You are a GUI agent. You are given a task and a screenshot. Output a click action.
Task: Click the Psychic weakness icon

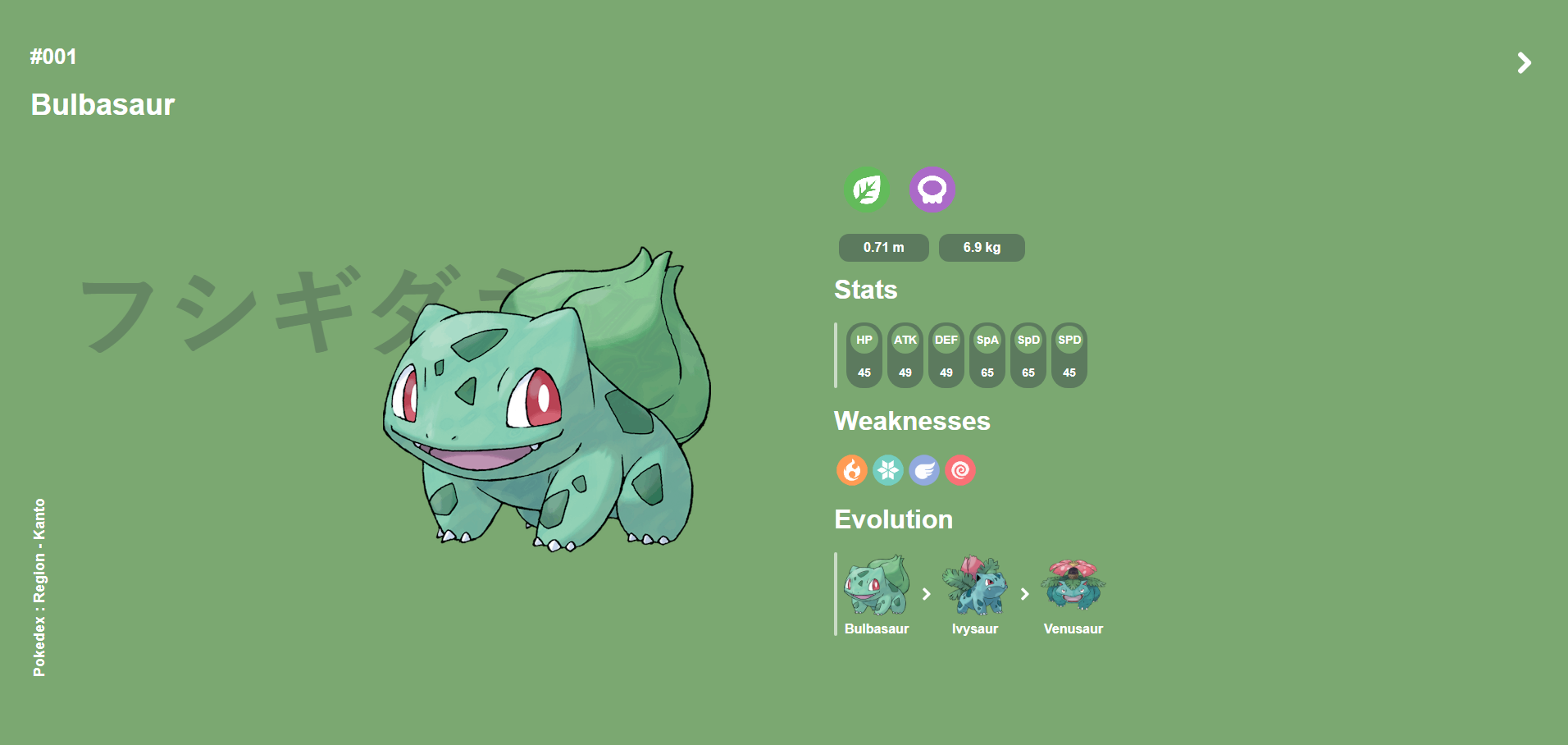[x=959, y=470]
